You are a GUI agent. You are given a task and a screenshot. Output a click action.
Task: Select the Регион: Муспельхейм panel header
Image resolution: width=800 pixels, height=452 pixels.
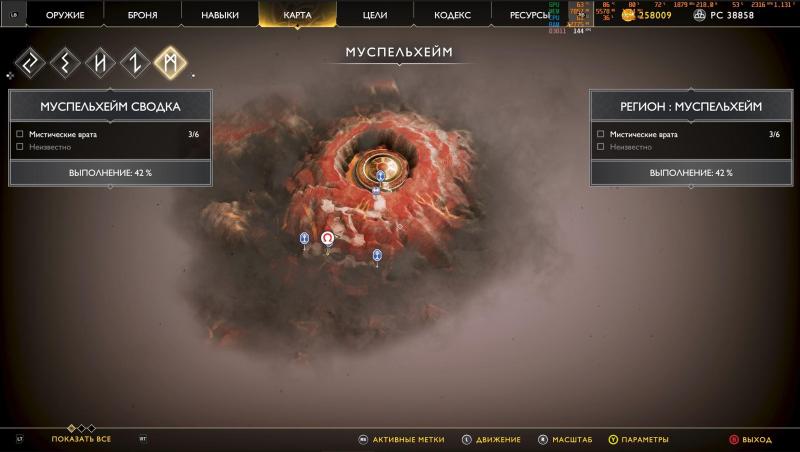[690, 106]
